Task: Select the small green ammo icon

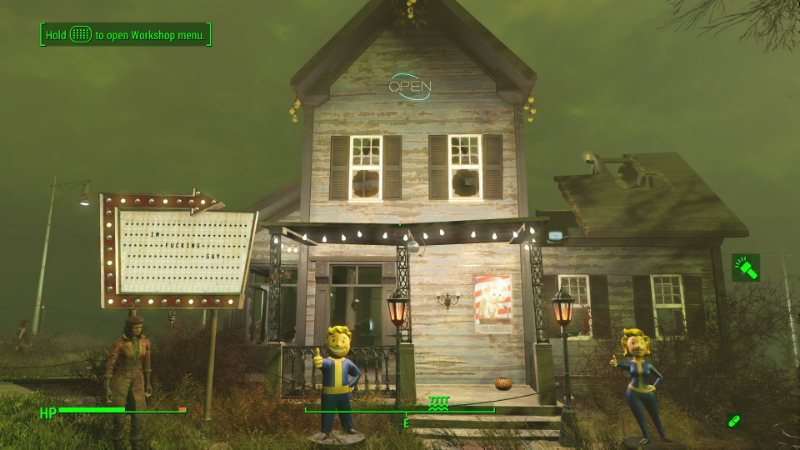Action: click(733, 422)
